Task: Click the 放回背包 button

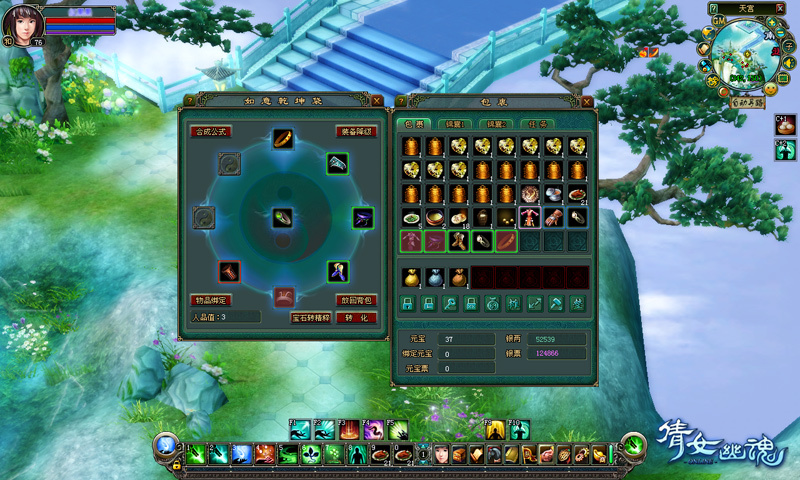Action: 356,300
